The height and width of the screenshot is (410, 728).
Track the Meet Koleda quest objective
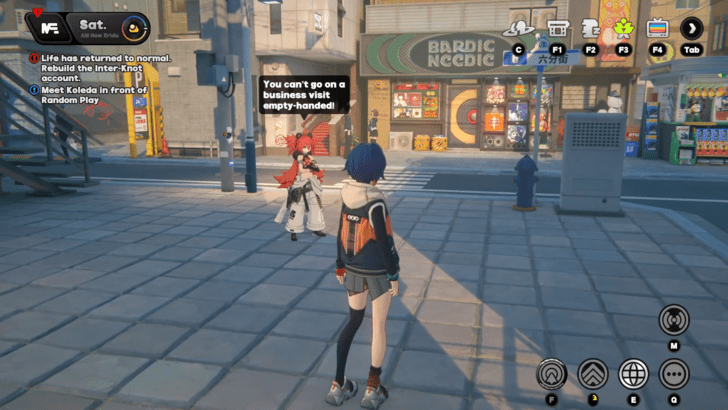90,96
